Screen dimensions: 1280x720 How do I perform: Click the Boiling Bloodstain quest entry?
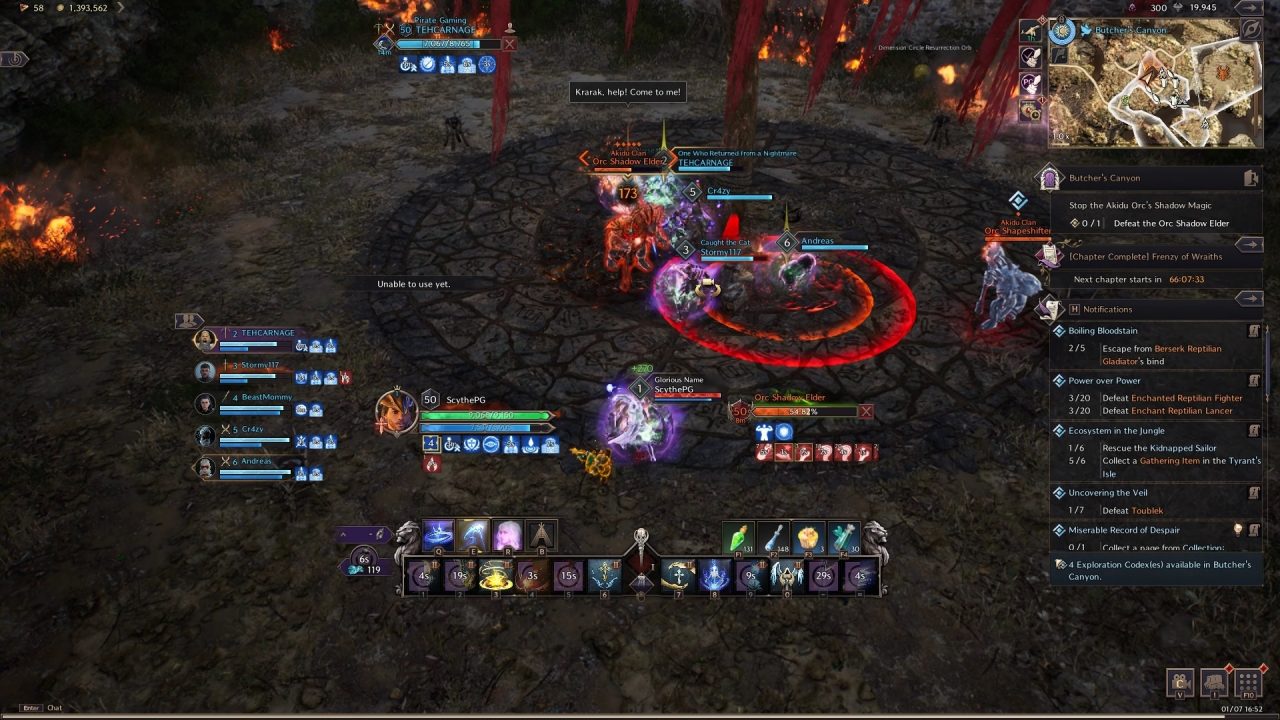(x=1103, y=331)
